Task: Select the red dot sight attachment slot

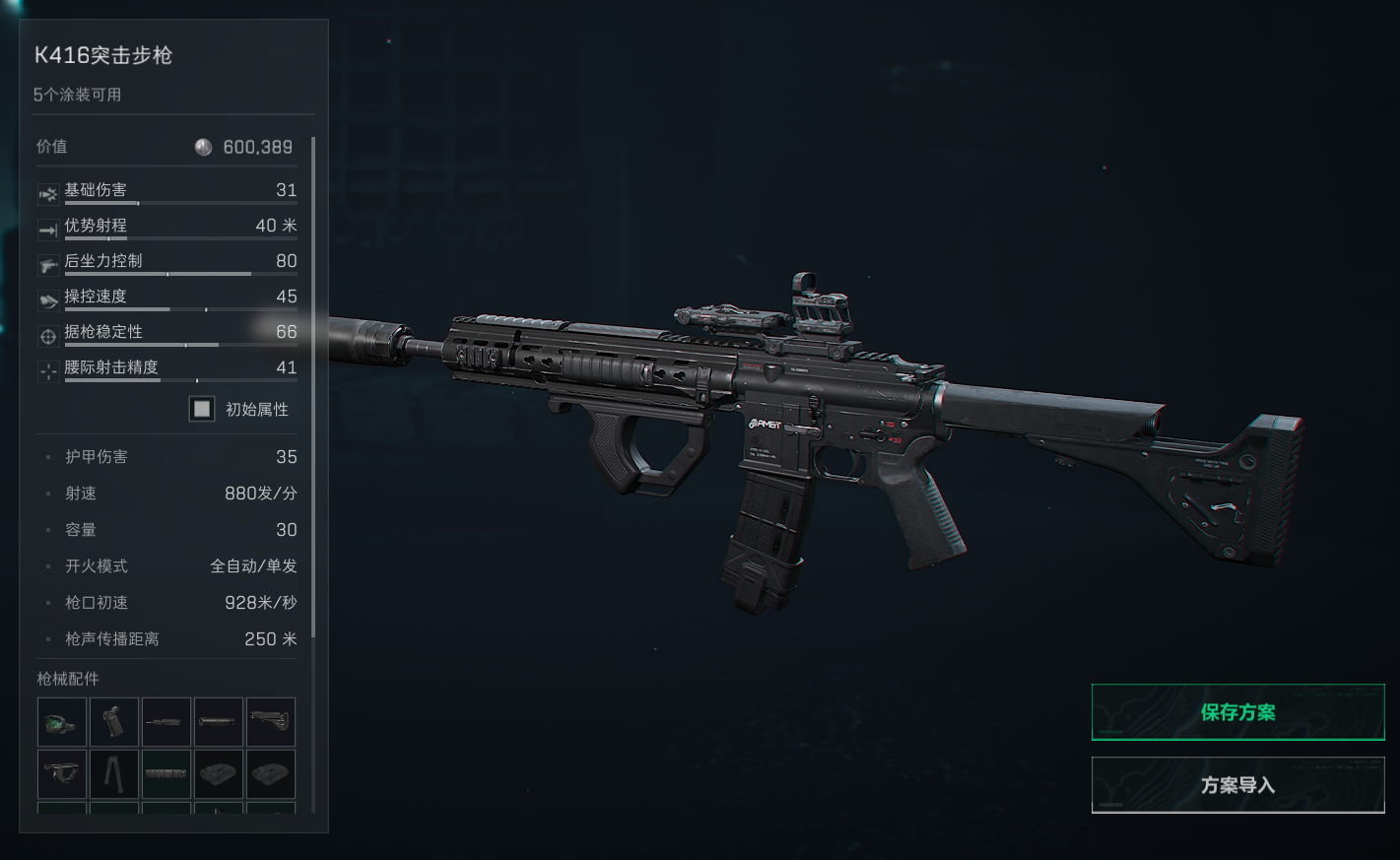Action: 62,722
